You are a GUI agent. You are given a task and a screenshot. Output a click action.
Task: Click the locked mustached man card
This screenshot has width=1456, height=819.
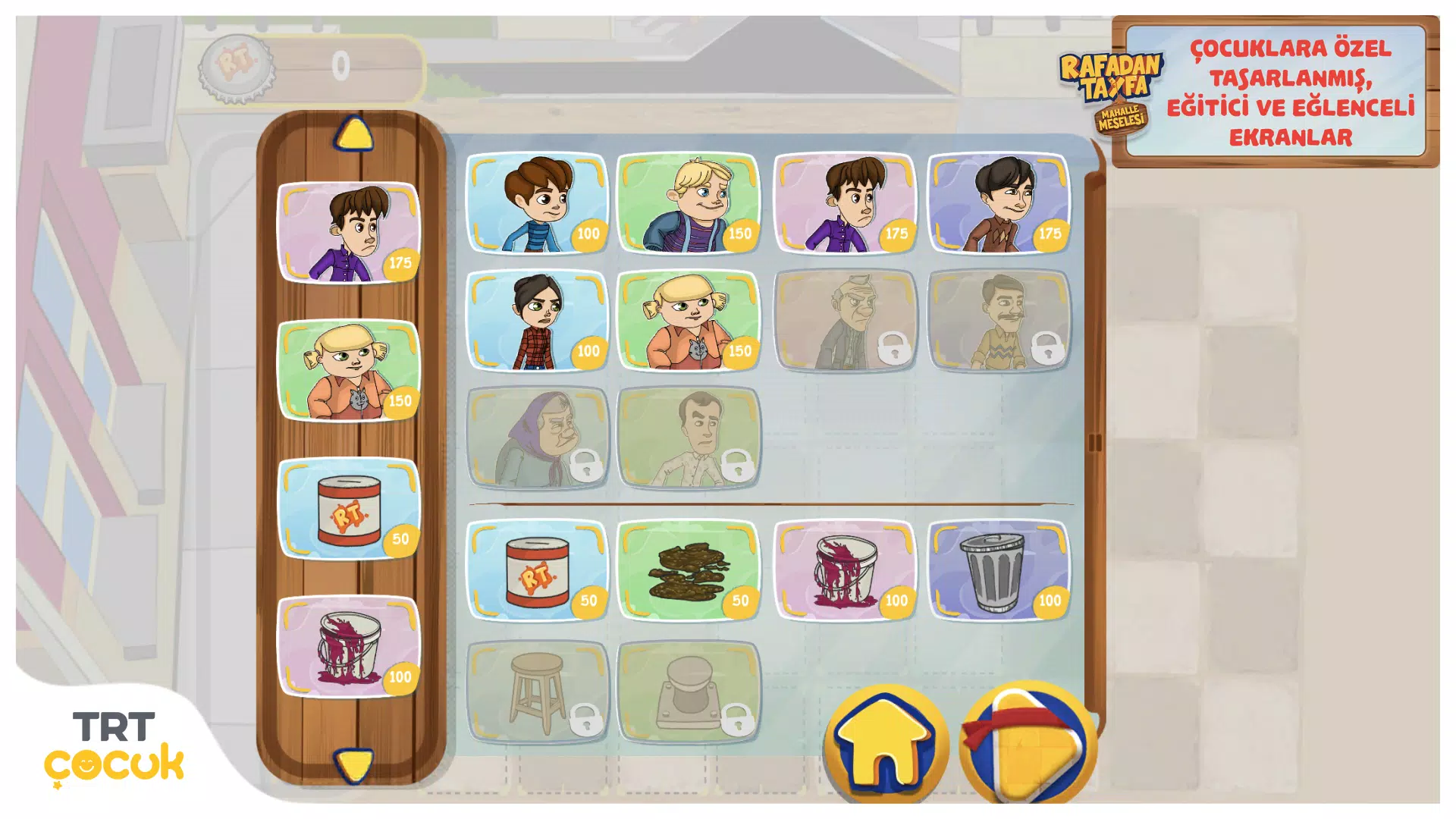[999, 321]
